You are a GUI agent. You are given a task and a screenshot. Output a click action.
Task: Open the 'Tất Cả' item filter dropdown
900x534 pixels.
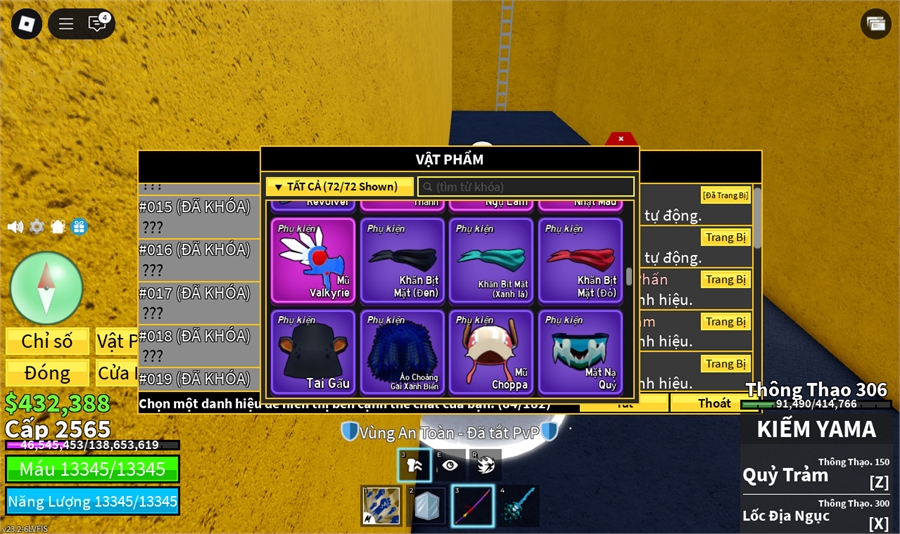pyautogui.click(x=339, y=186)
